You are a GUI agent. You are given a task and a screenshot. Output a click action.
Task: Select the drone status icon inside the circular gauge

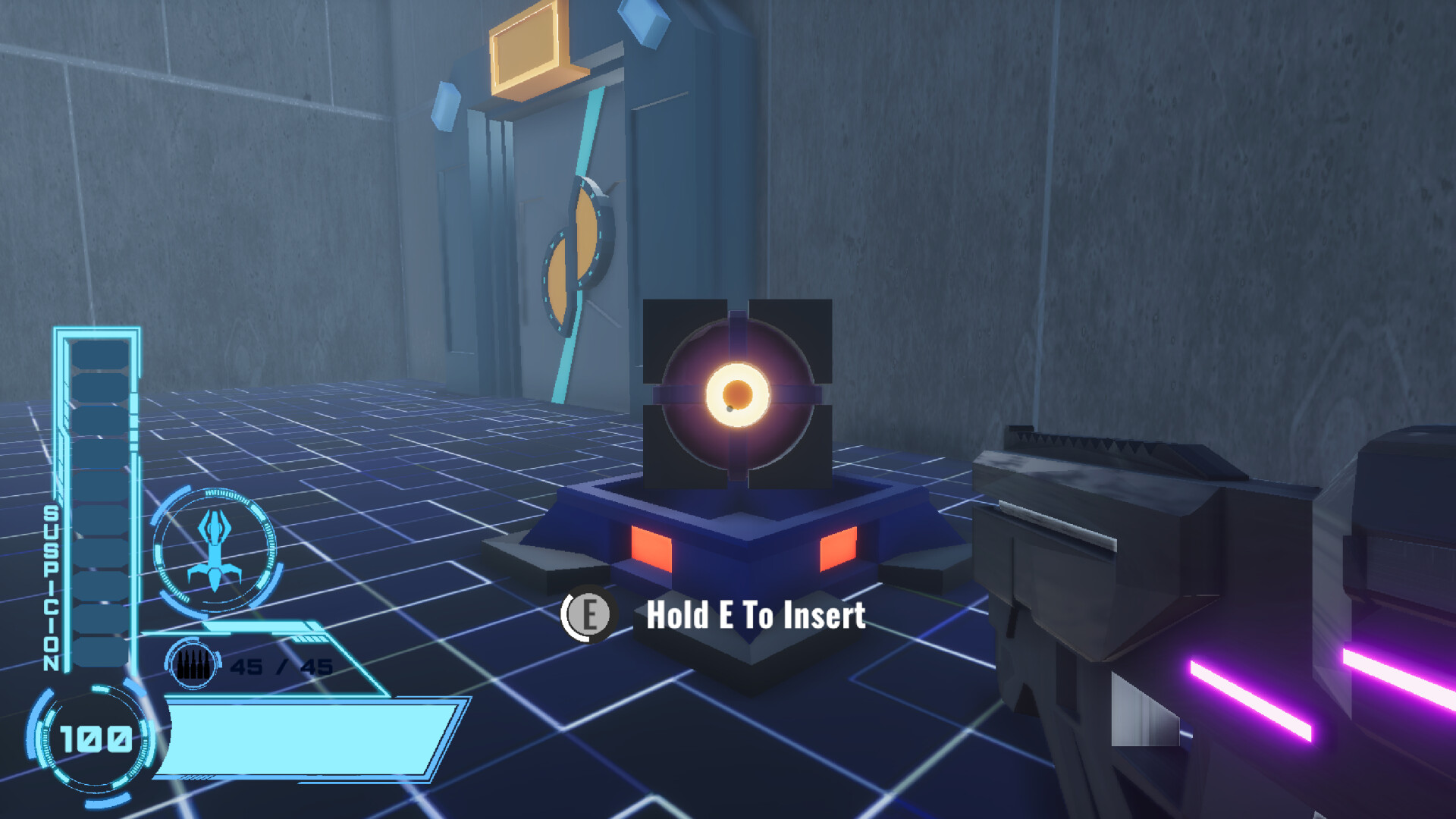click(x=216, y=546)
